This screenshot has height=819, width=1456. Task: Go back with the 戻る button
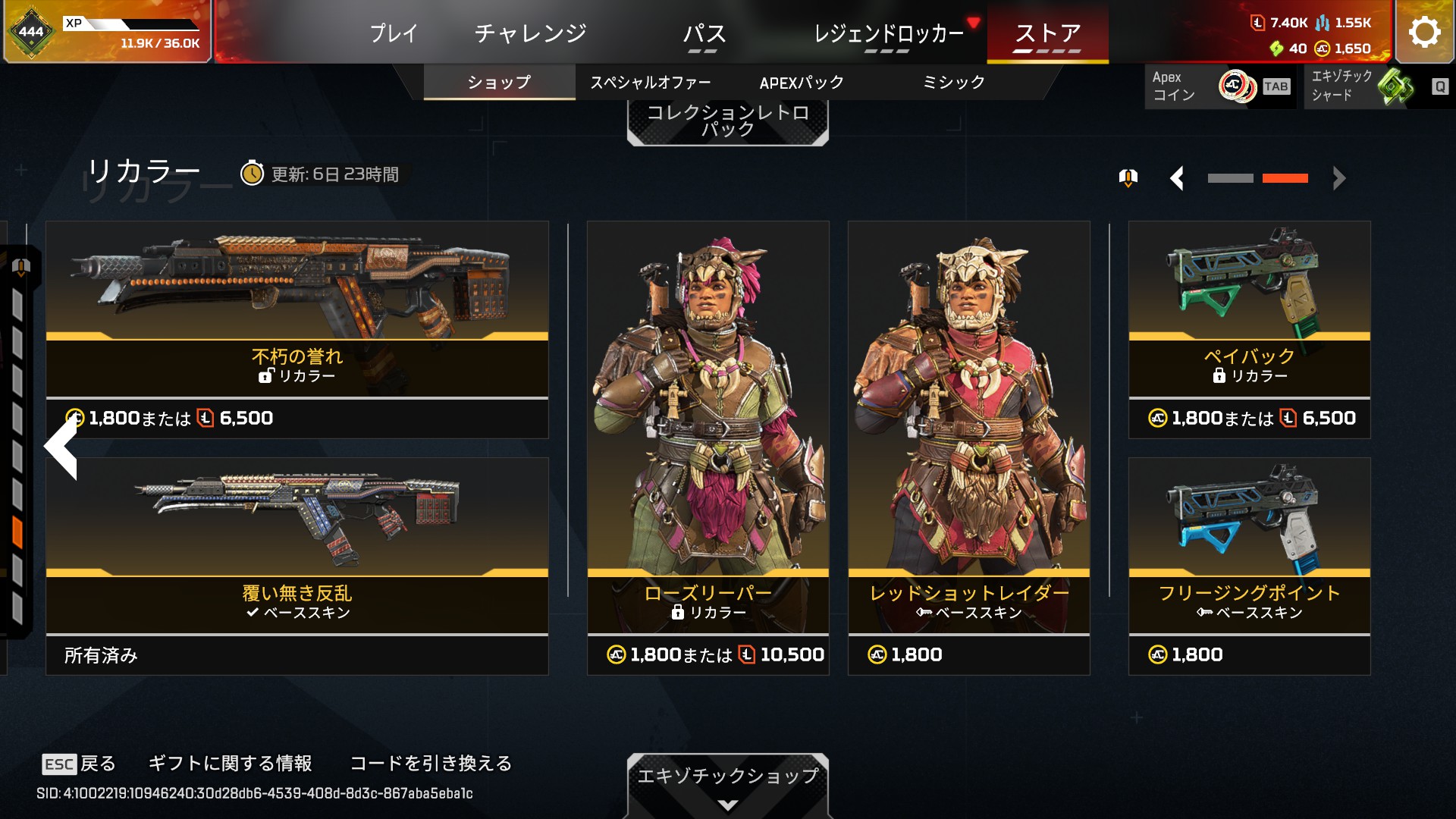80,764
